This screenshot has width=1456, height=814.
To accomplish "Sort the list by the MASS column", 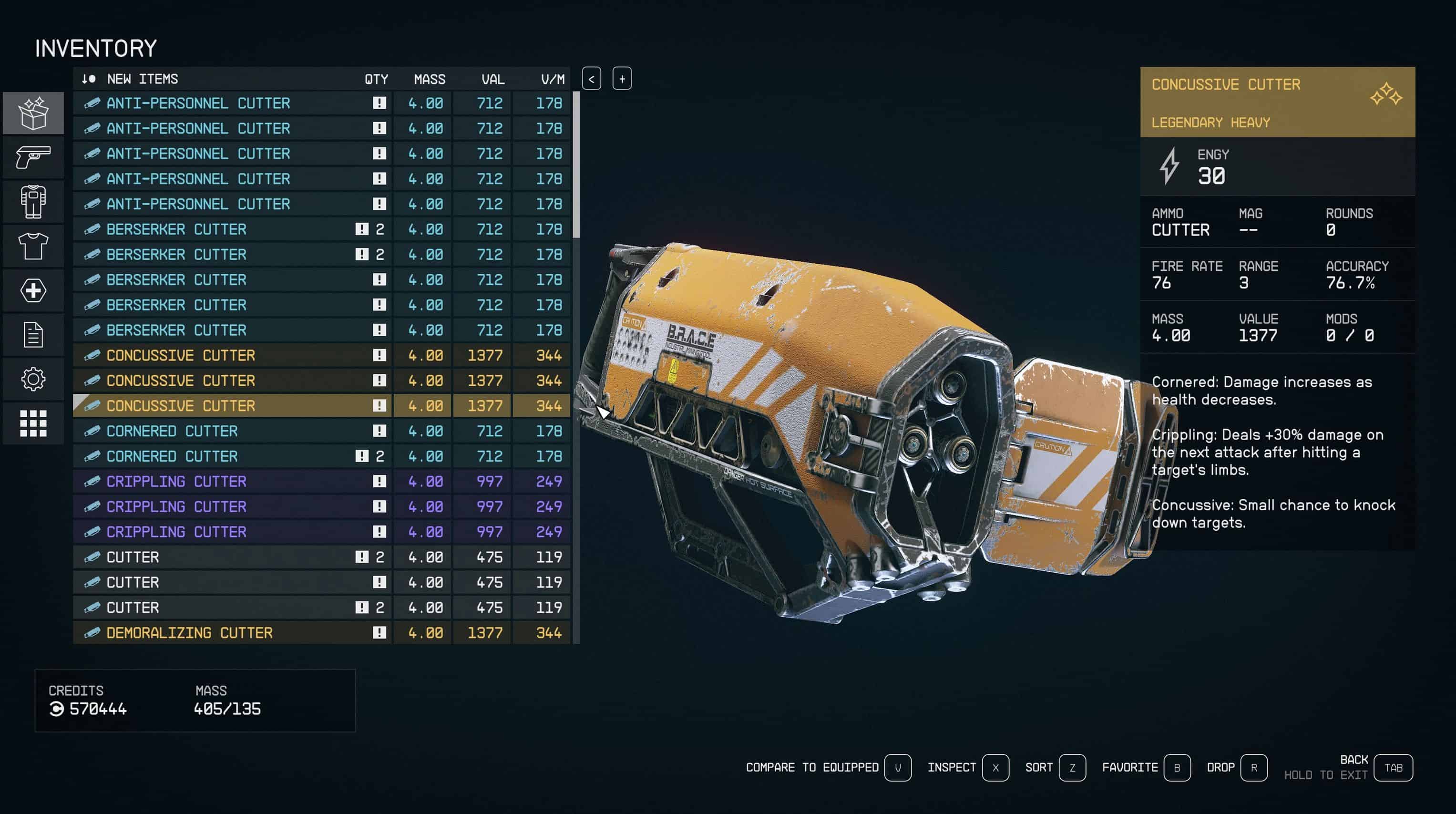I will pos(429,79).
